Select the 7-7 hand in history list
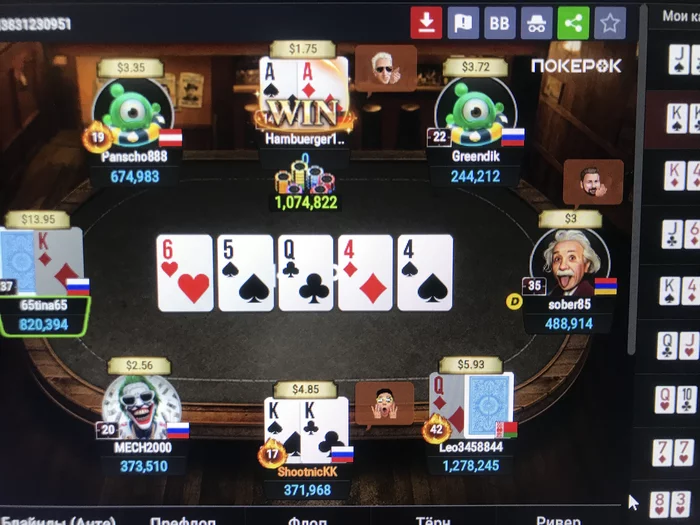This screenshot has width=700, height=525. coord(674,452)
